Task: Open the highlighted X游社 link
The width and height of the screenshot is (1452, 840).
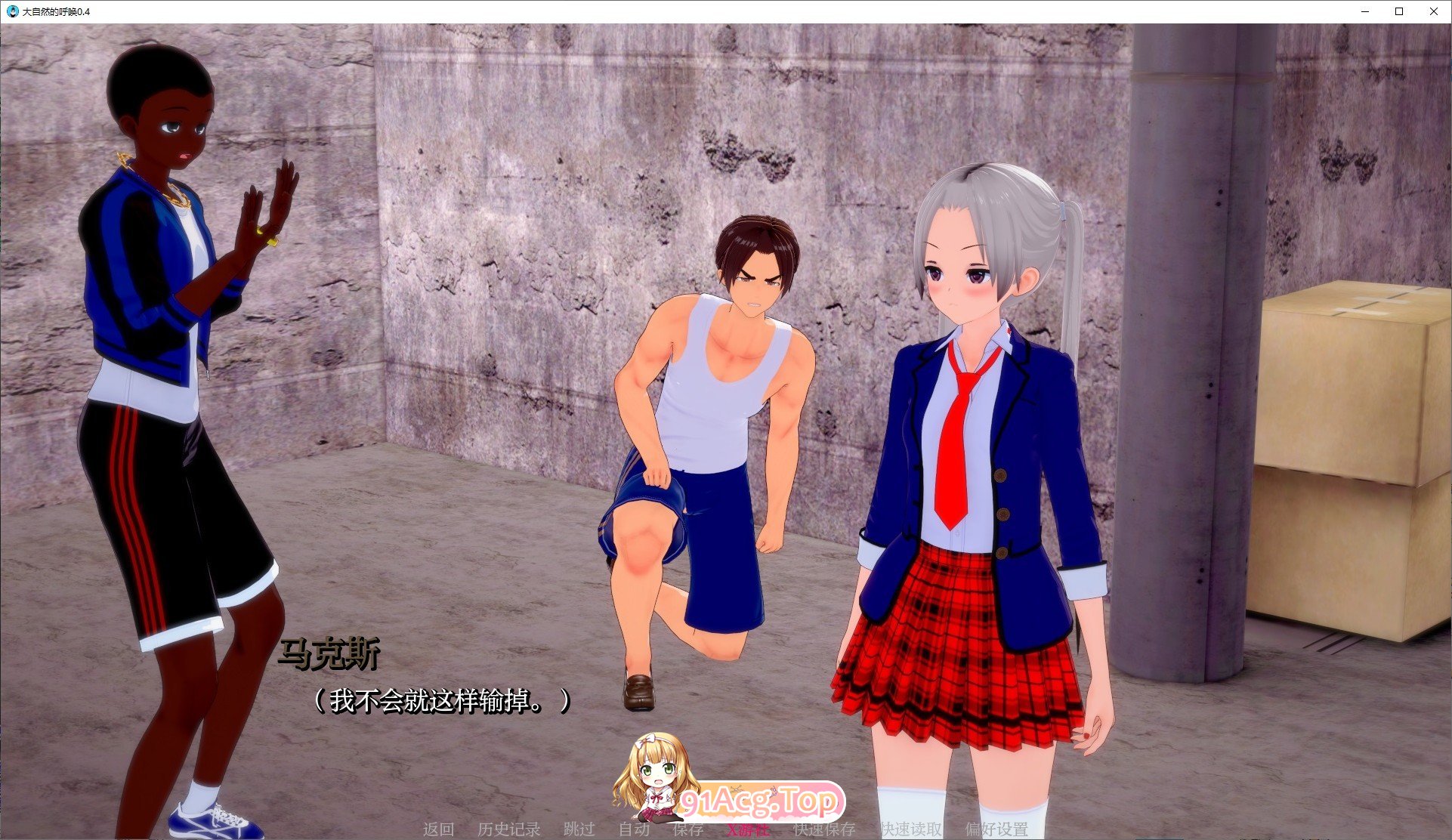Action: [x=746, y=829]
